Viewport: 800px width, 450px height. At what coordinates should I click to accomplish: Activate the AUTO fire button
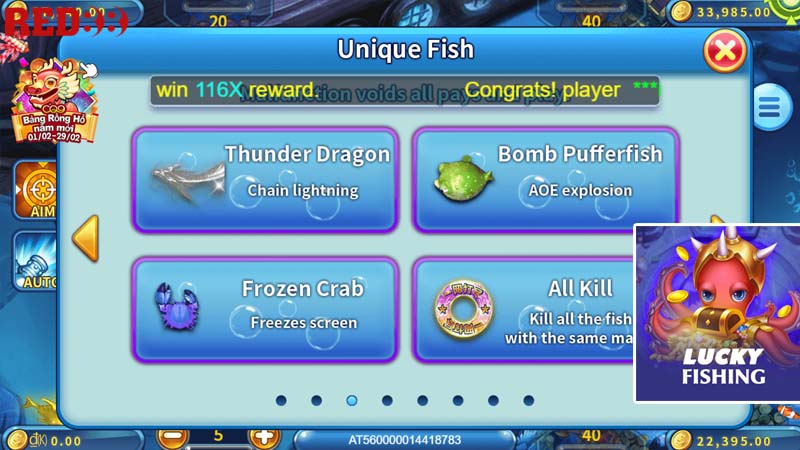[35, 262]
